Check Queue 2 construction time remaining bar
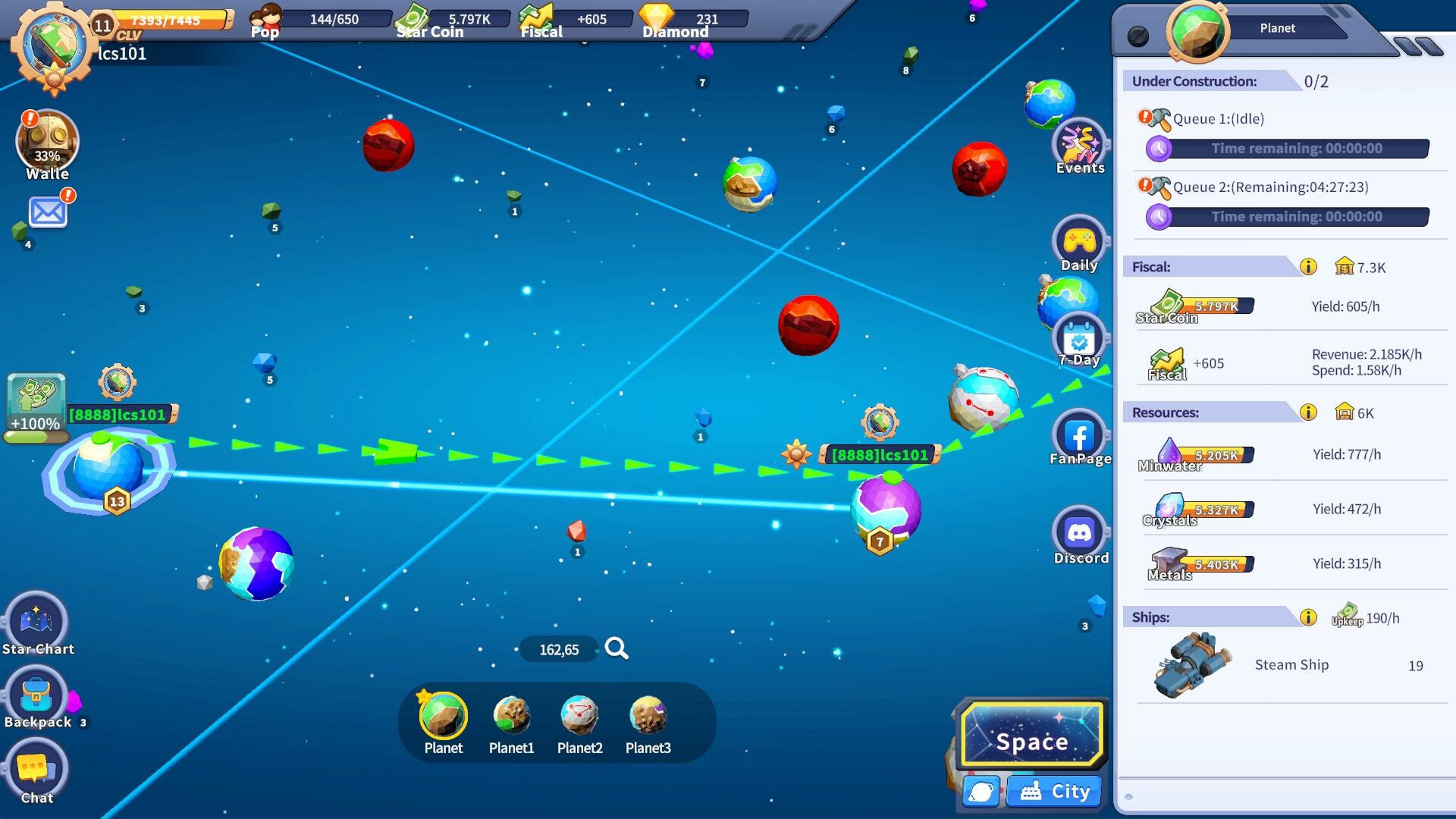This screenshot has width=1456, height=819. (1287, 216)
